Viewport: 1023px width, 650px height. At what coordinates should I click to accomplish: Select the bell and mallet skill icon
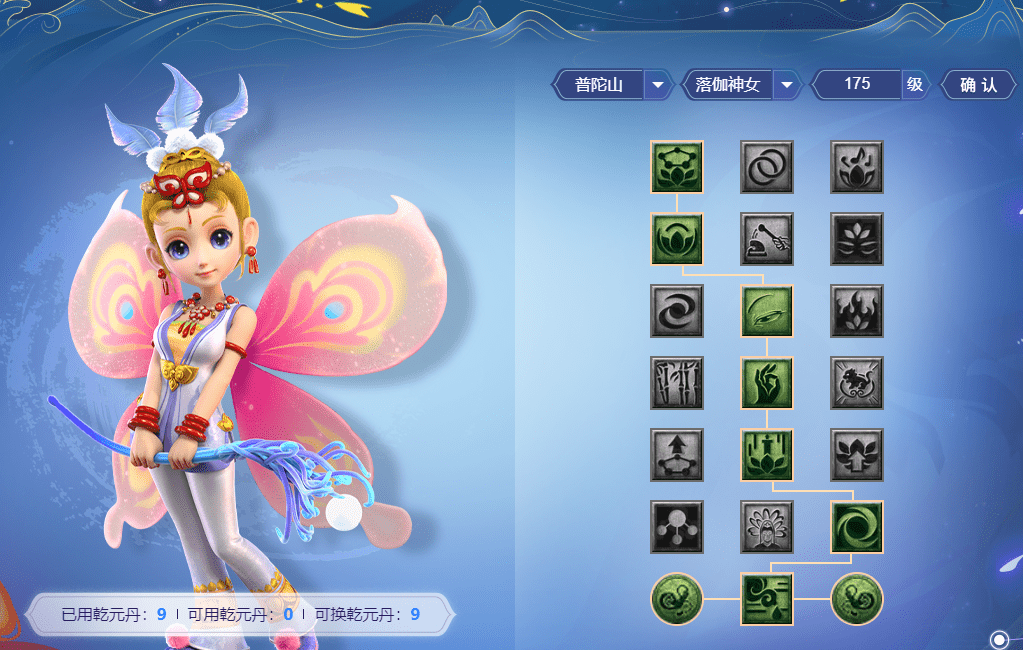(x=767, y=239)
